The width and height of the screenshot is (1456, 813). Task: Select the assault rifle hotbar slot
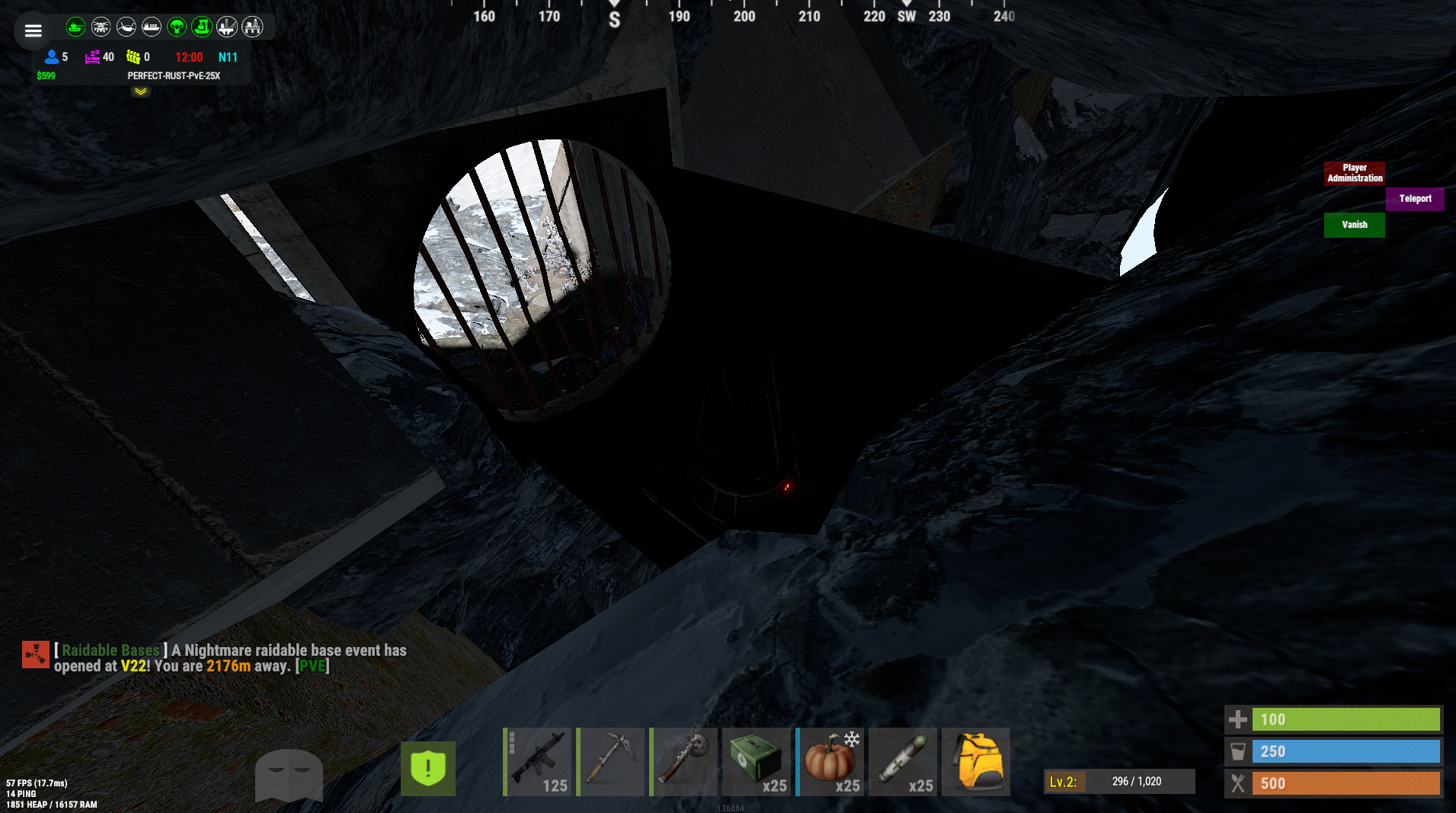[x=538, y=762]
